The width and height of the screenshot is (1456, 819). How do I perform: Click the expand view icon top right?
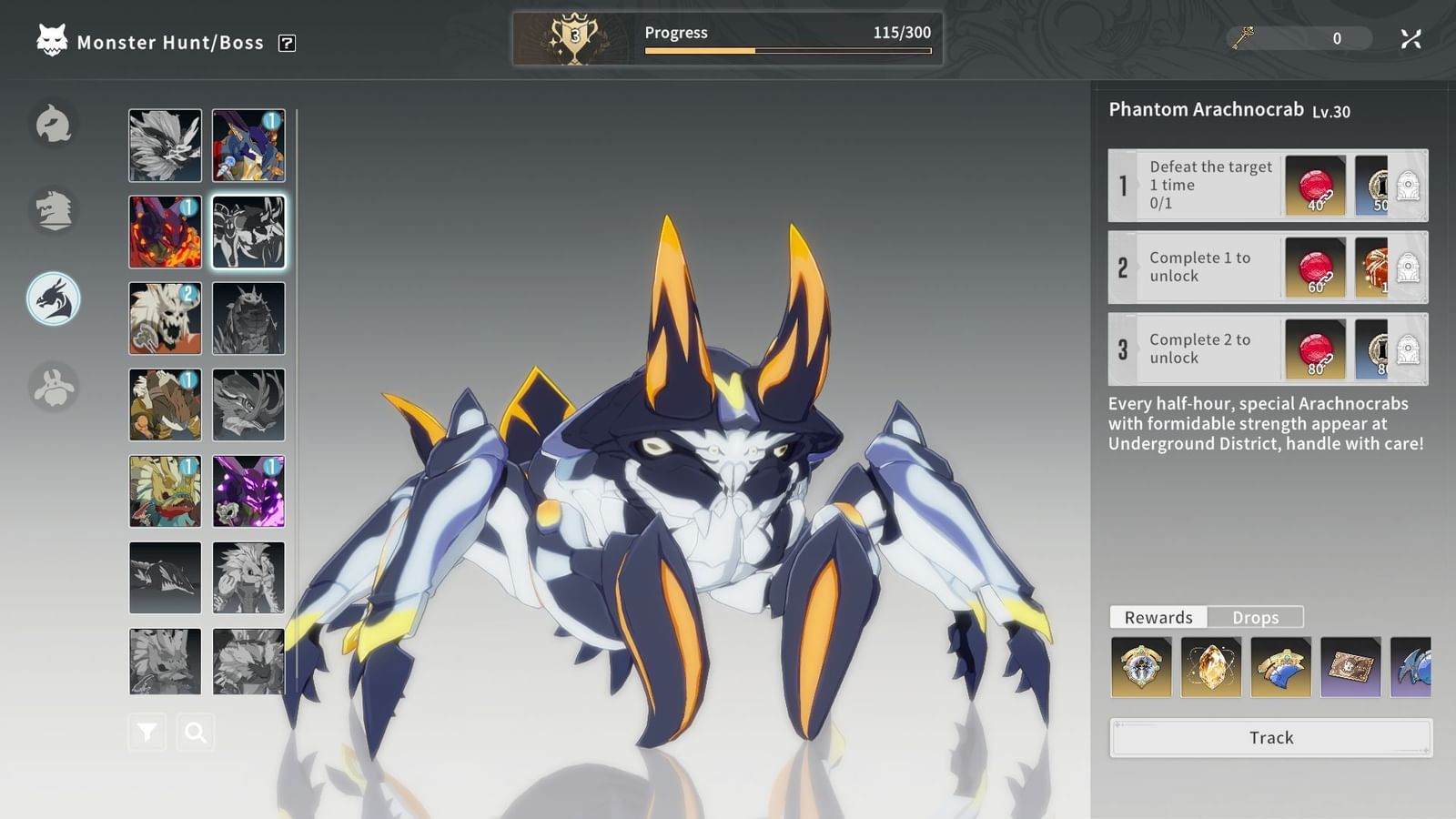[x=1411, y=38]
